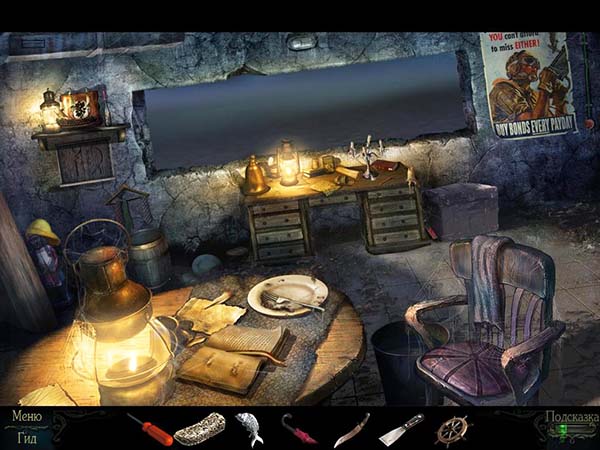Select the silver fish inventory item
Image resolution: width=600 pixels, height=450 pixels.
[248, 428]
